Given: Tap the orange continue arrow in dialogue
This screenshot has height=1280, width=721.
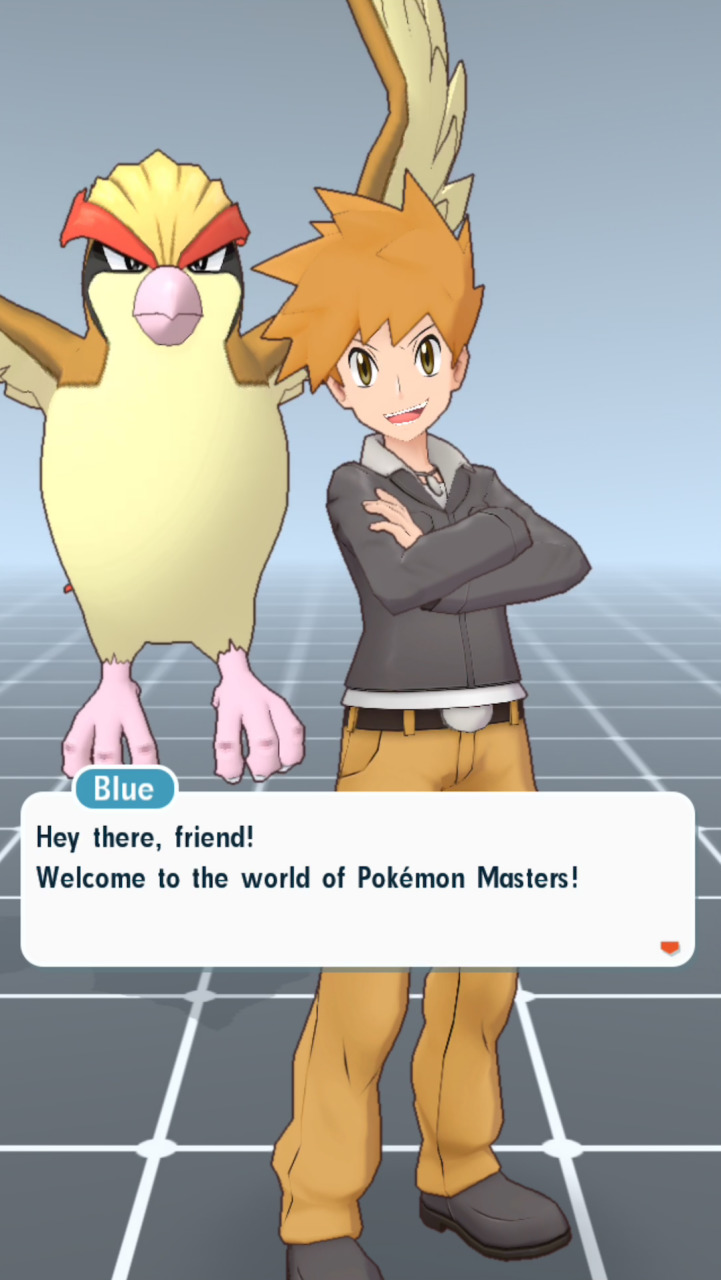Looking at the screenshot, I should [669, 948].
